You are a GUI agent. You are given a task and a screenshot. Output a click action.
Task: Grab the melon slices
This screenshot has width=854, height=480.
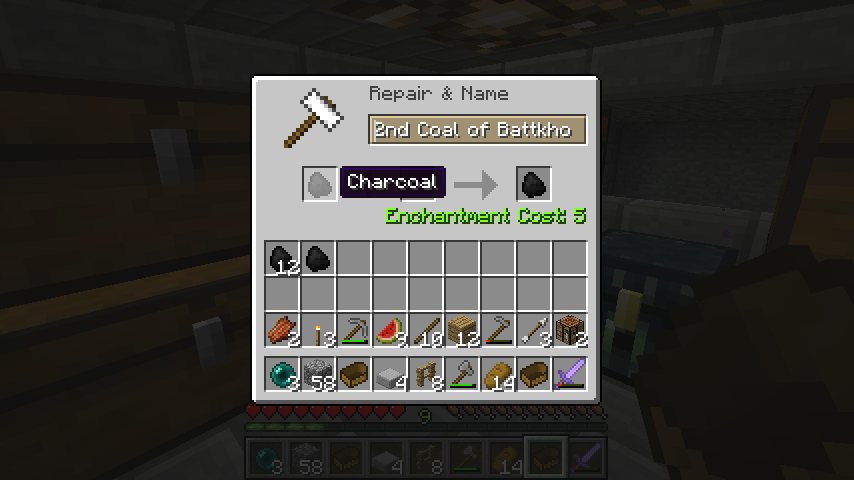coord(390,331)
